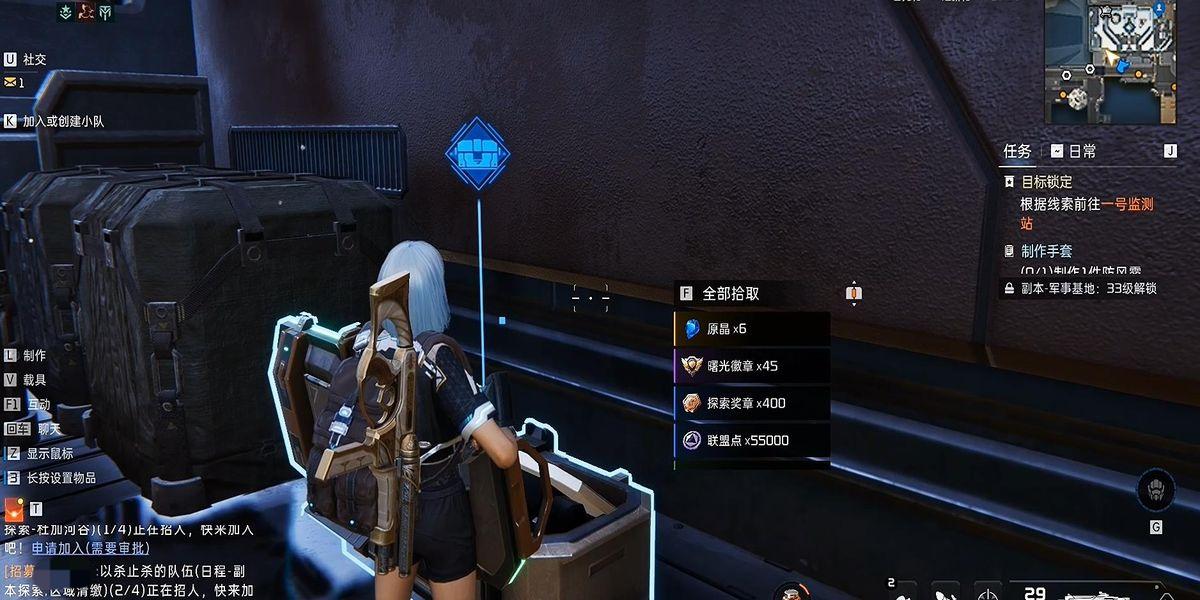Open the minimap
1200x600 pixels.
click(x=1110, y=62)
